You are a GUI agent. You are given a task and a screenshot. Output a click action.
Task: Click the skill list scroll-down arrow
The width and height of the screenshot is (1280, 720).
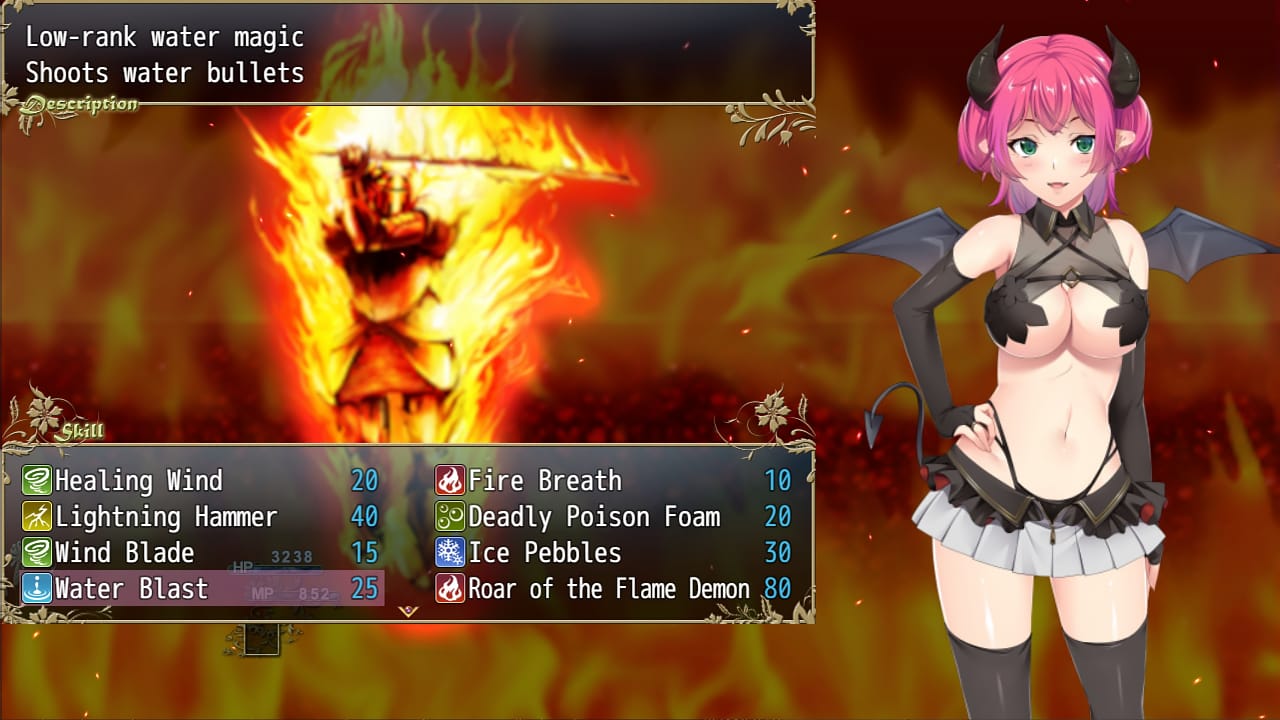(408, 611)
